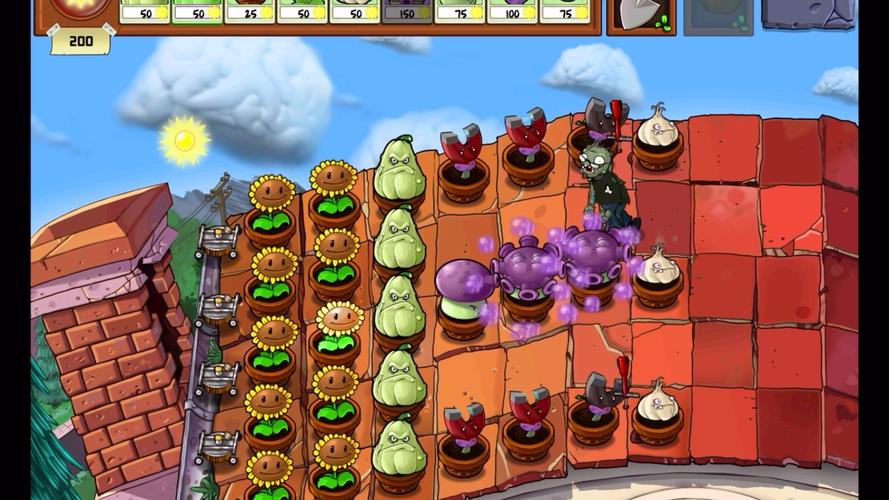Image resolution: width=889 pixels, height=500 pixels.
Task: Select the seed packet costing 100 sun
Action: 512,11
